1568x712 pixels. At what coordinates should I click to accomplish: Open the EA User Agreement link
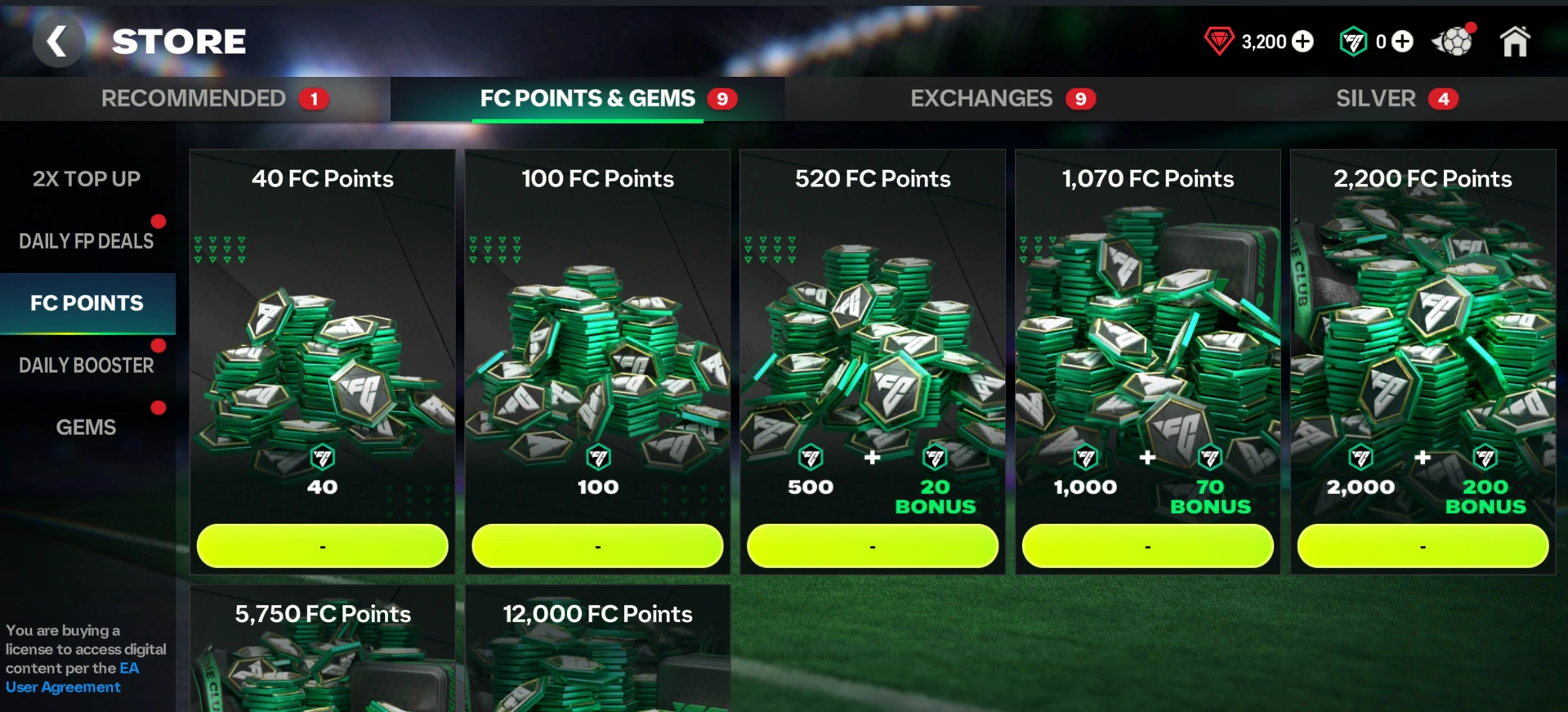point(64,687)
